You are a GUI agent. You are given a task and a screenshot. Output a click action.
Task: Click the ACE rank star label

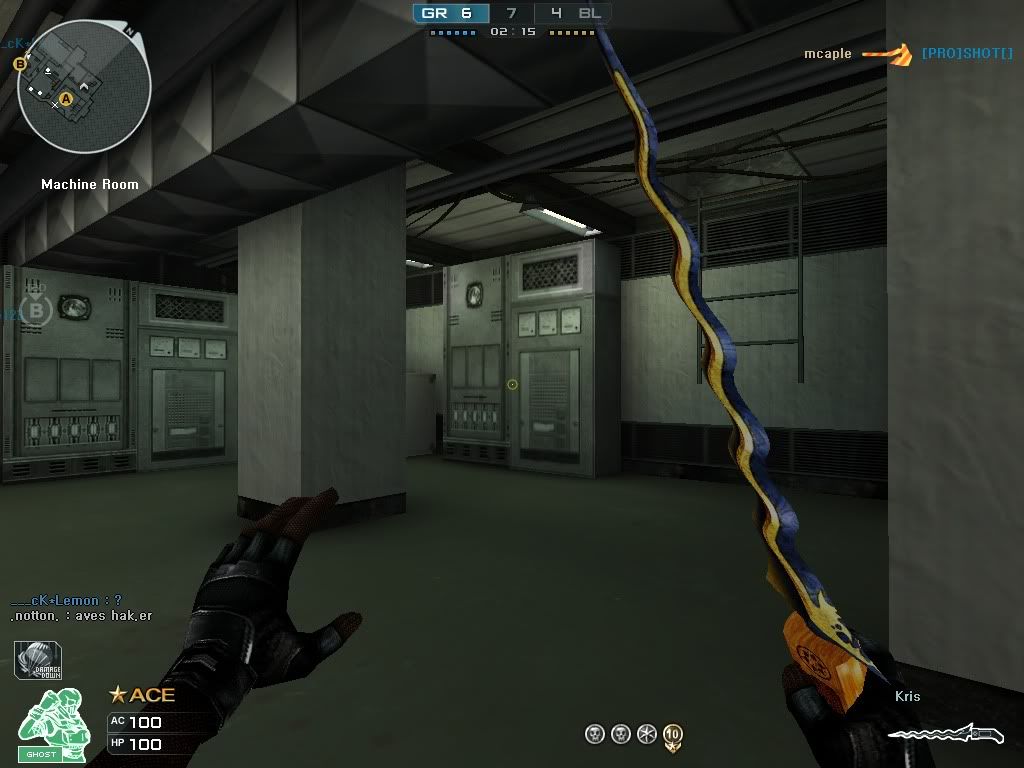(142, 694)
